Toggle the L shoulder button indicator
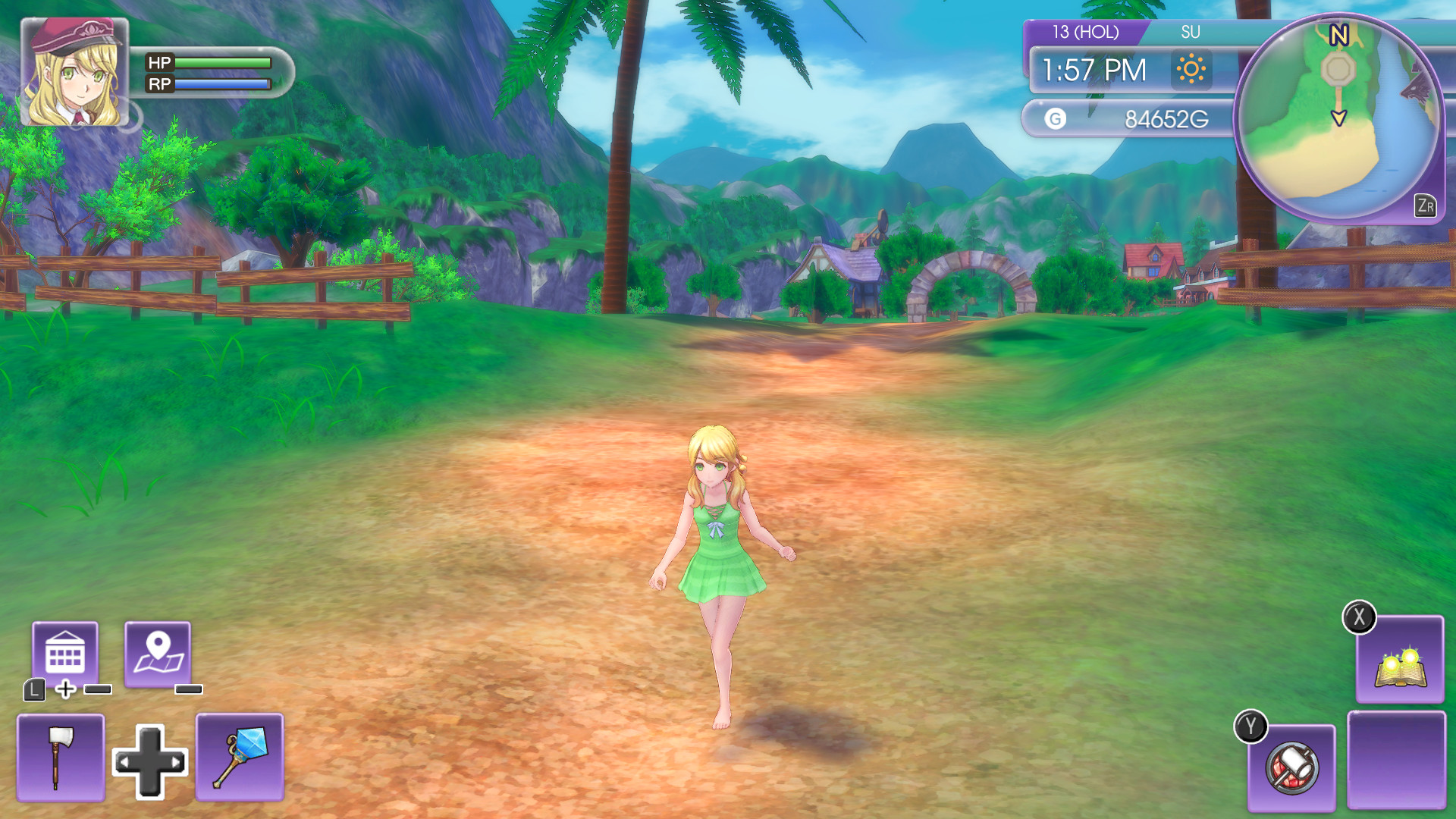 (x=33, y=690)
